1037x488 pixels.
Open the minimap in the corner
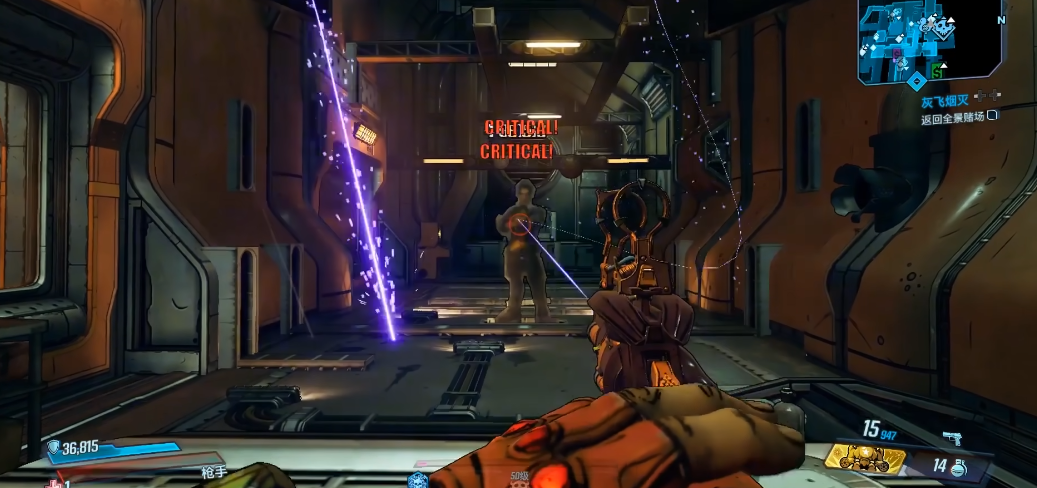pos(929,40)
